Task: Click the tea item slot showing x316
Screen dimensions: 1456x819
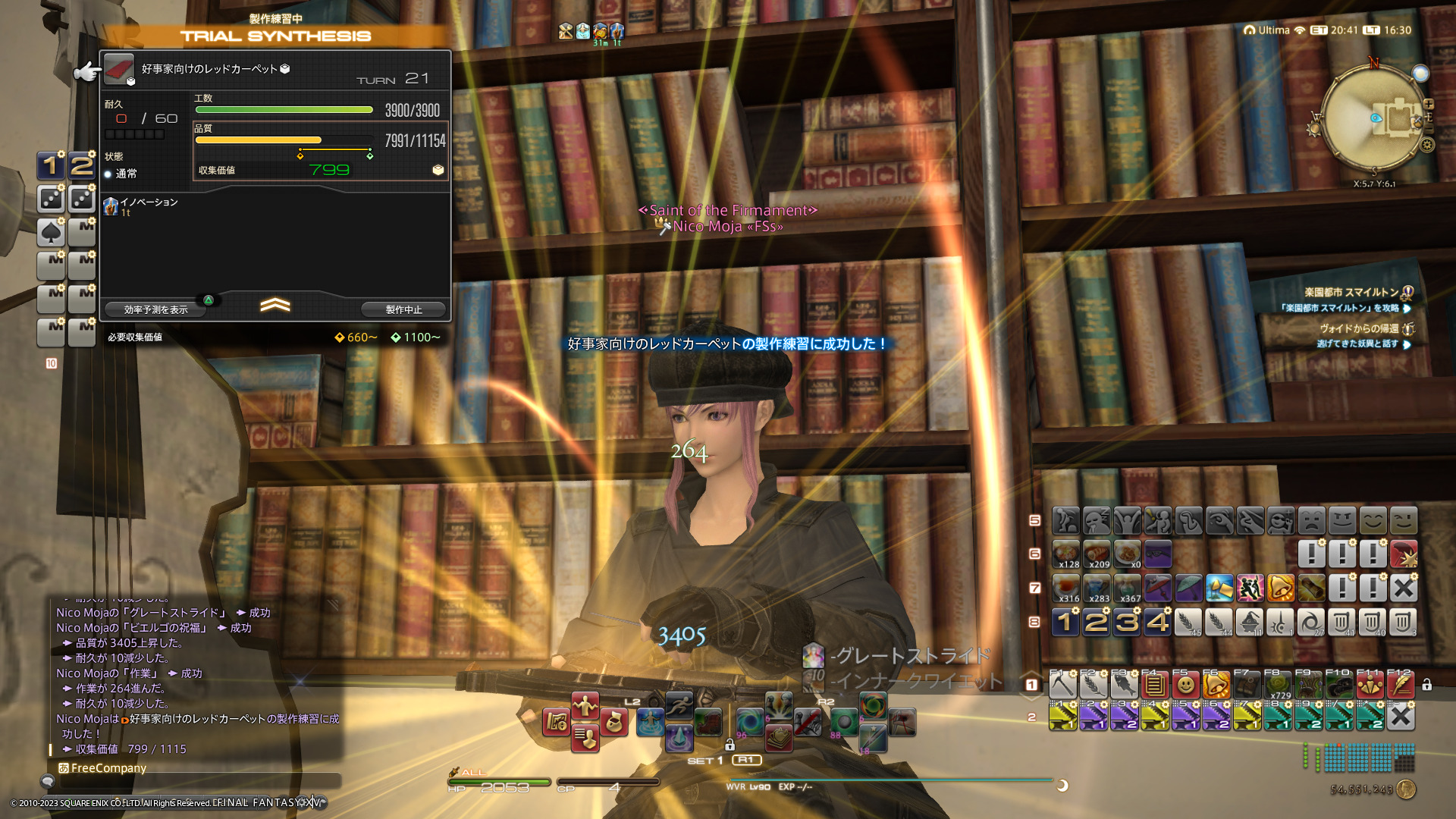Action: point(1066,588)
